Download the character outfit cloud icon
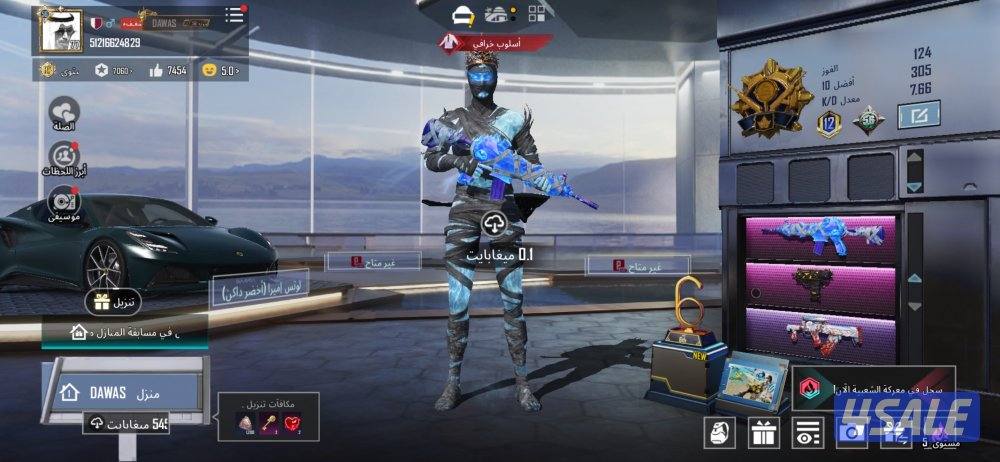Viewport: 1000px width, 462px height. pos(496,222)
